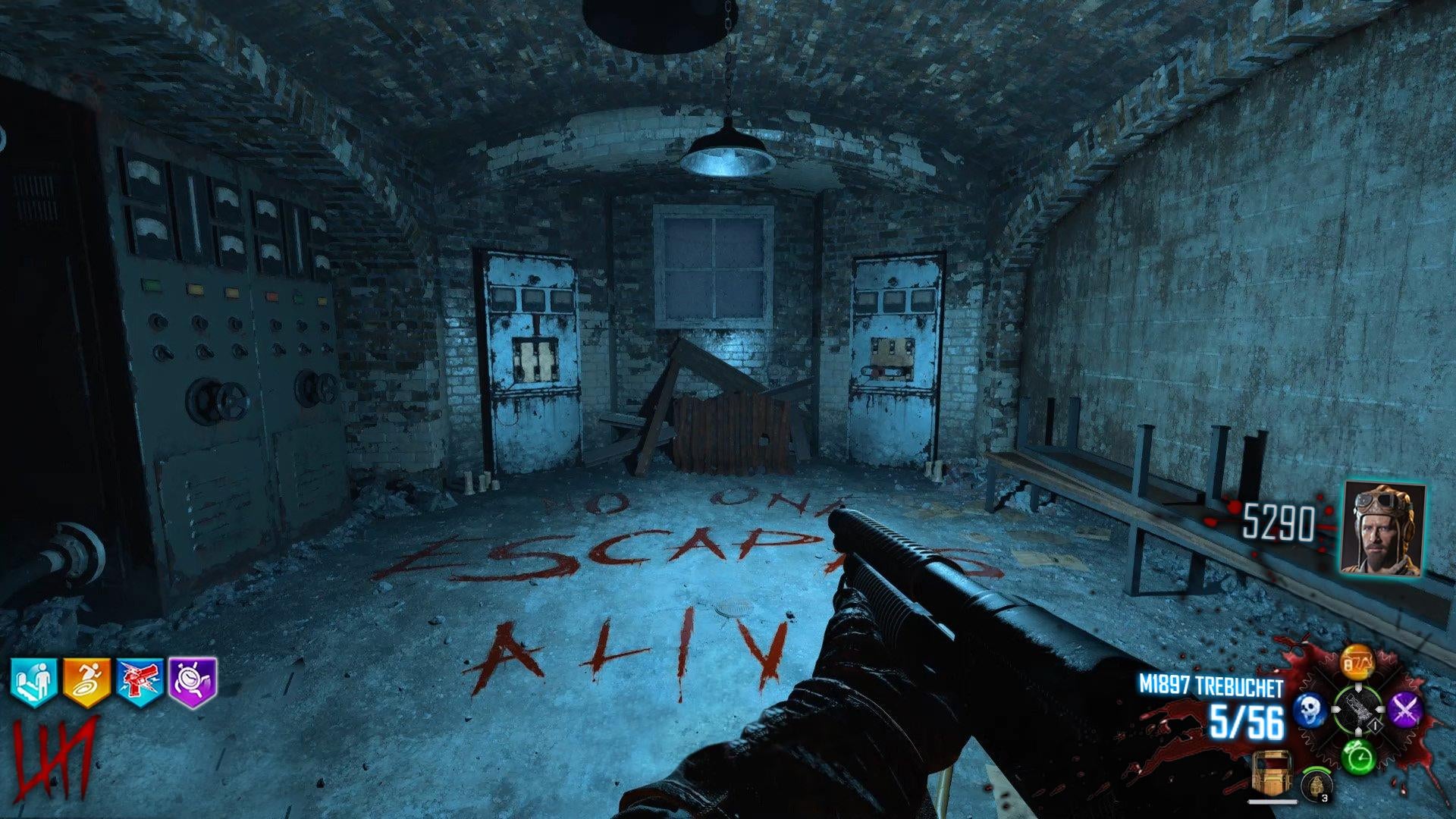Toggle the specialist weapon reticle in the center
Viewport: 1456px width, 819px height.
[x=1357, y=709]
